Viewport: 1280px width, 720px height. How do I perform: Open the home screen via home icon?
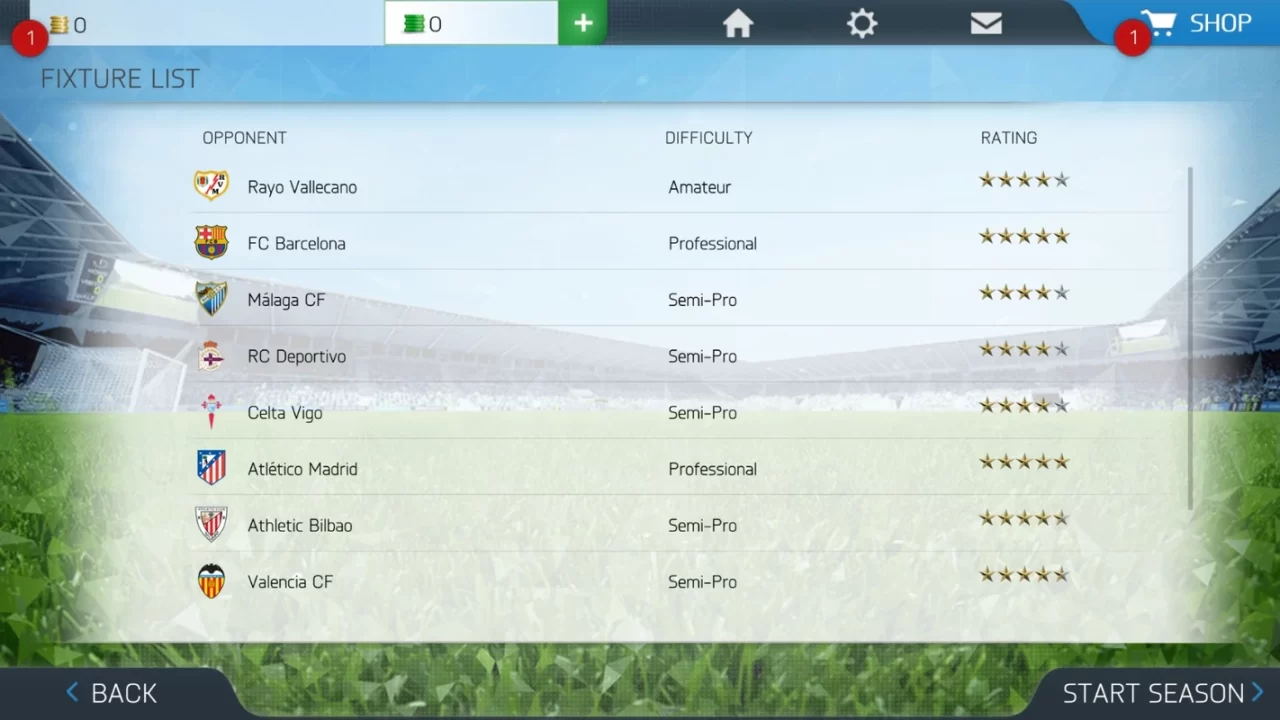(x=737, y=23)
